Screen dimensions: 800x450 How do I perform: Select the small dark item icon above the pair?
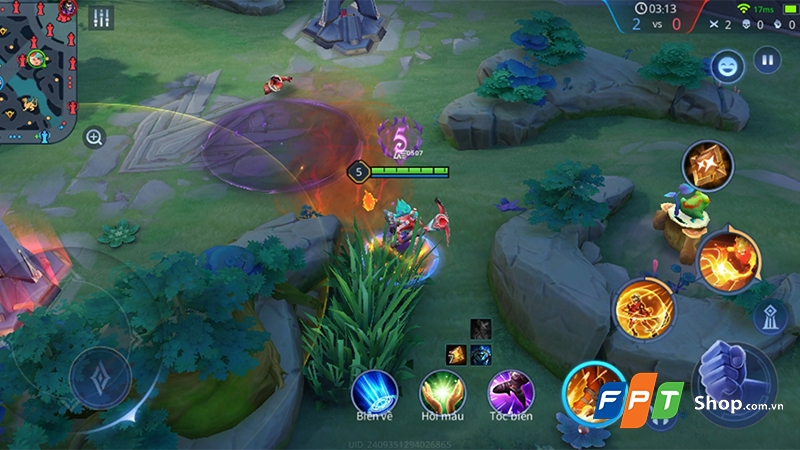click(481, 328)
